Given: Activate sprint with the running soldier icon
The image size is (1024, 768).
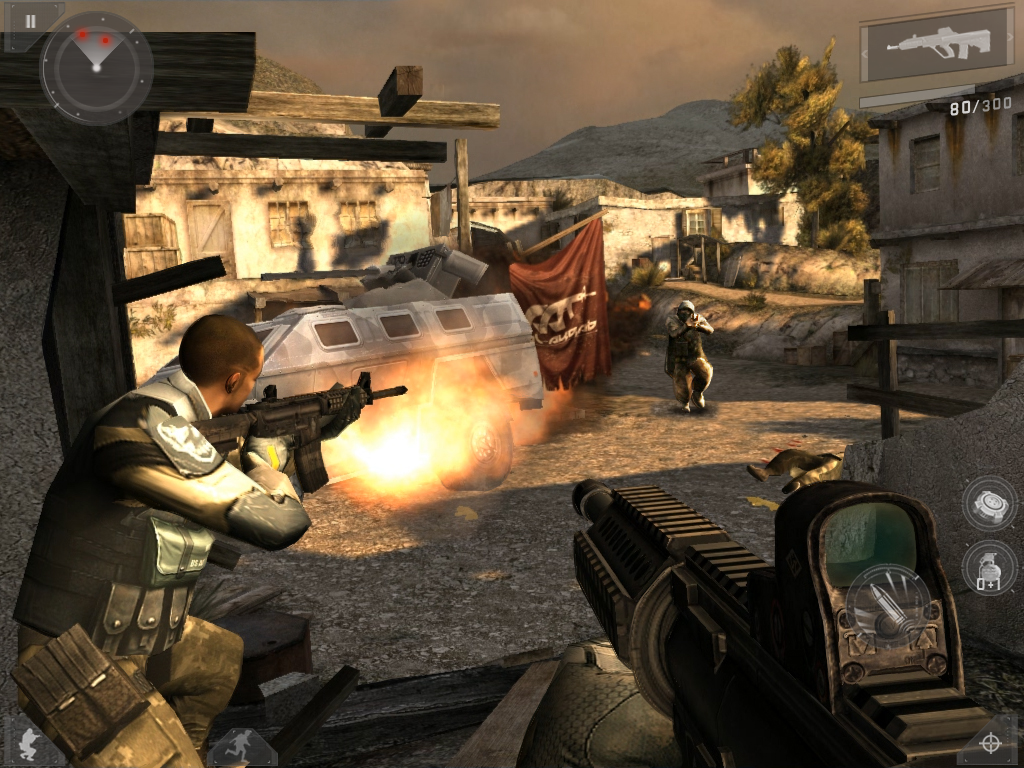Looking at the screenshot, I should click(240, 746).
